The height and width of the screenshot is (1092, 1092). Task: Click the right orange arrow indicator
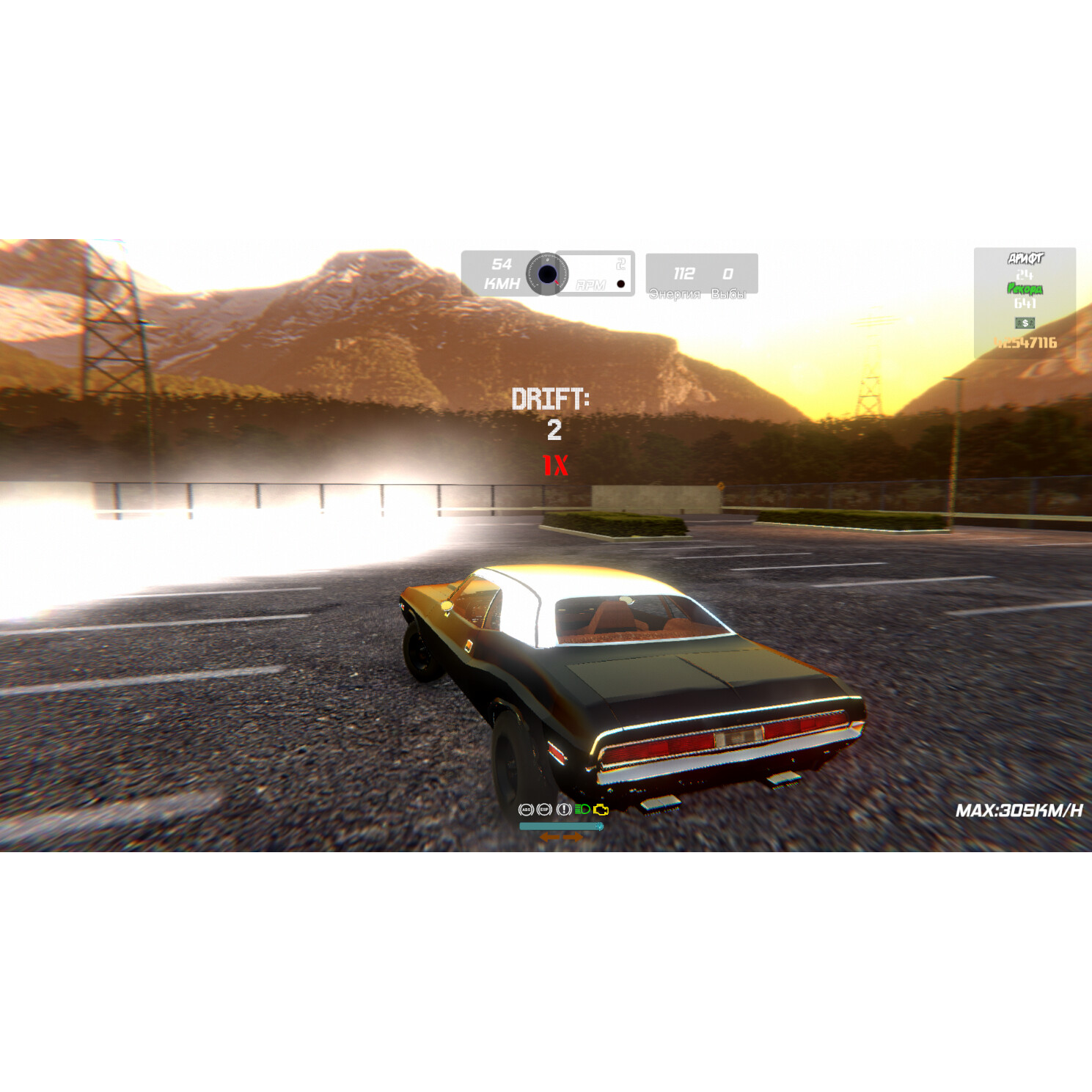point(573,835)
